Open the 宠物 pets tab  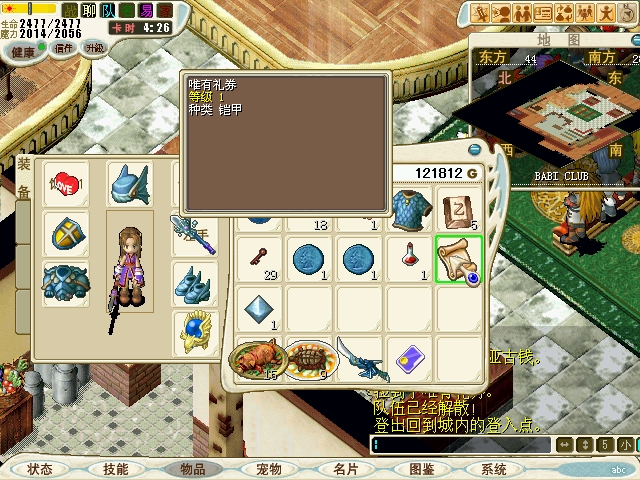click(x=269, y=468)
